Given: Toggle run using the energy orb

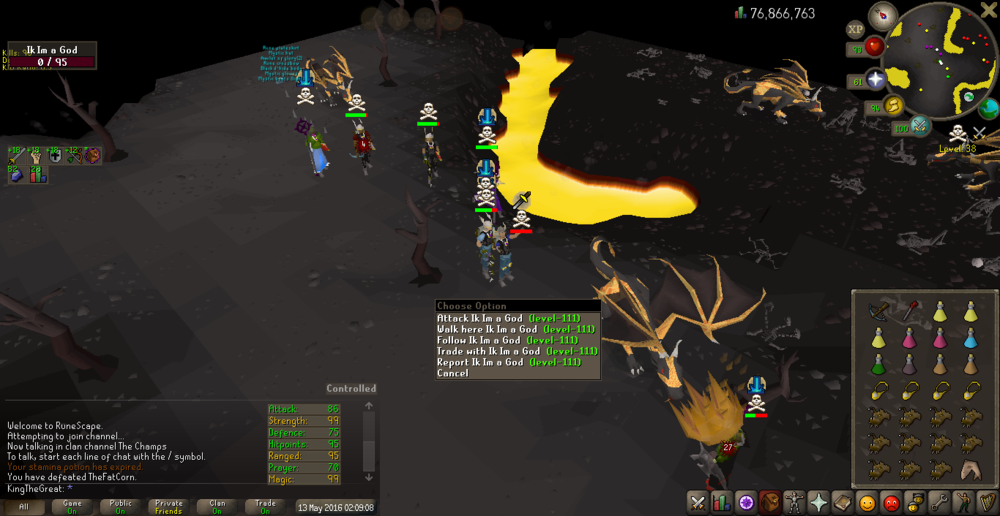Looking at the screenshot, I should click(894, 106).
